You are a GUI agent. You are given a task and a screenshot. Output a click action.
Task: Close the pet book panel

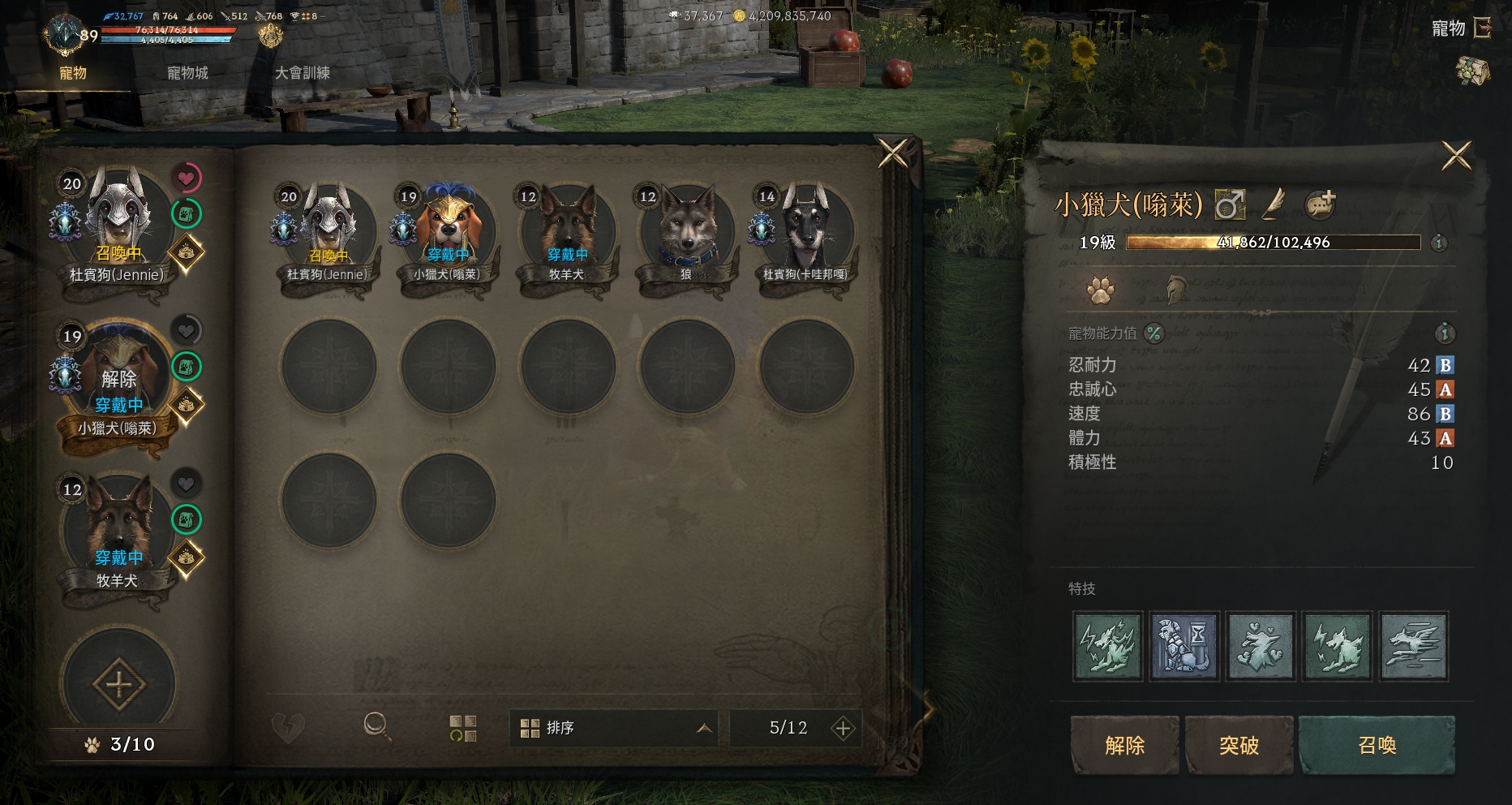[x=893, y=153]
